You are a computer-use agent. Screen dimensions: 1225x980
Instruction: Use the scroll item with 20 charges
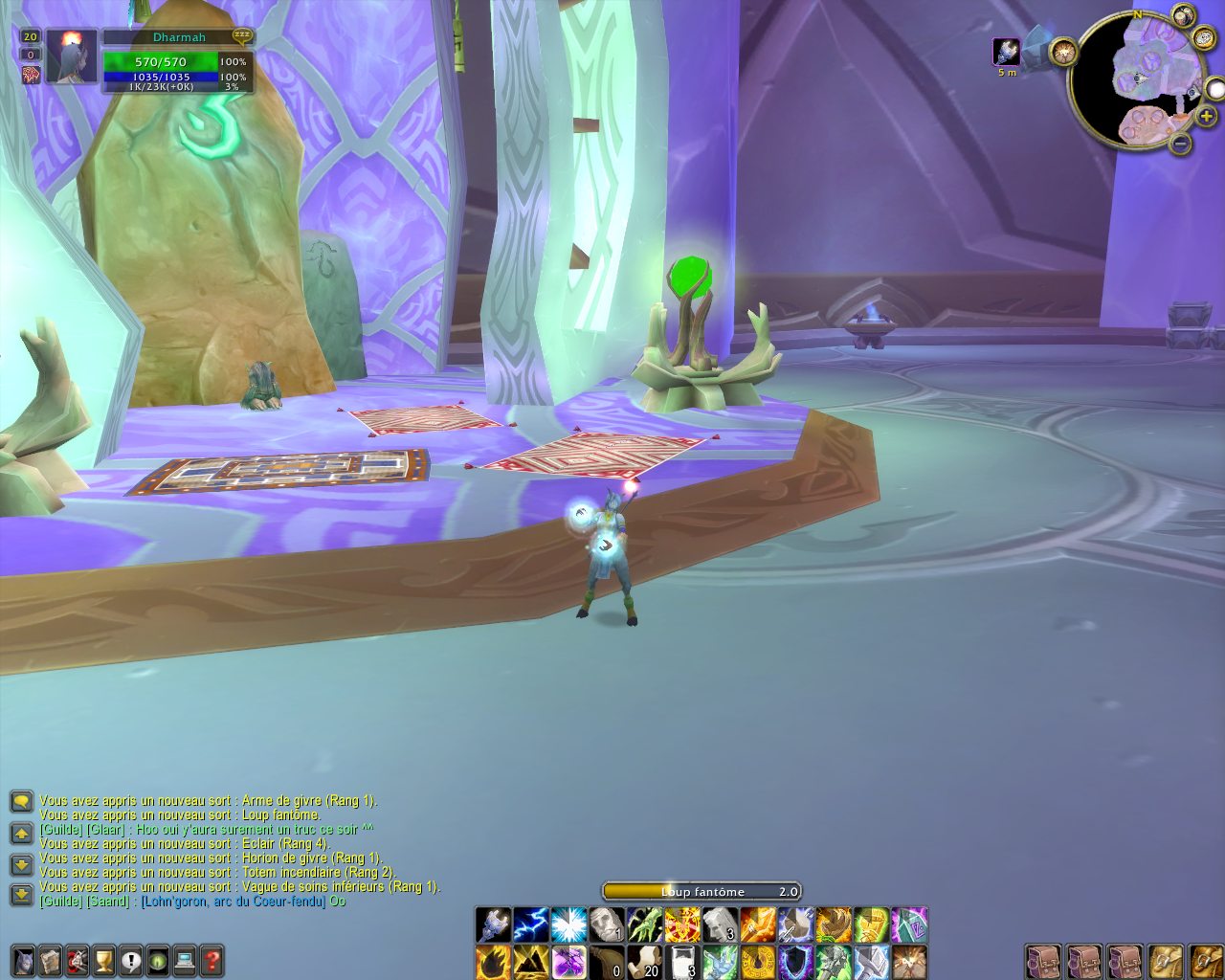[x=644, y=961]
